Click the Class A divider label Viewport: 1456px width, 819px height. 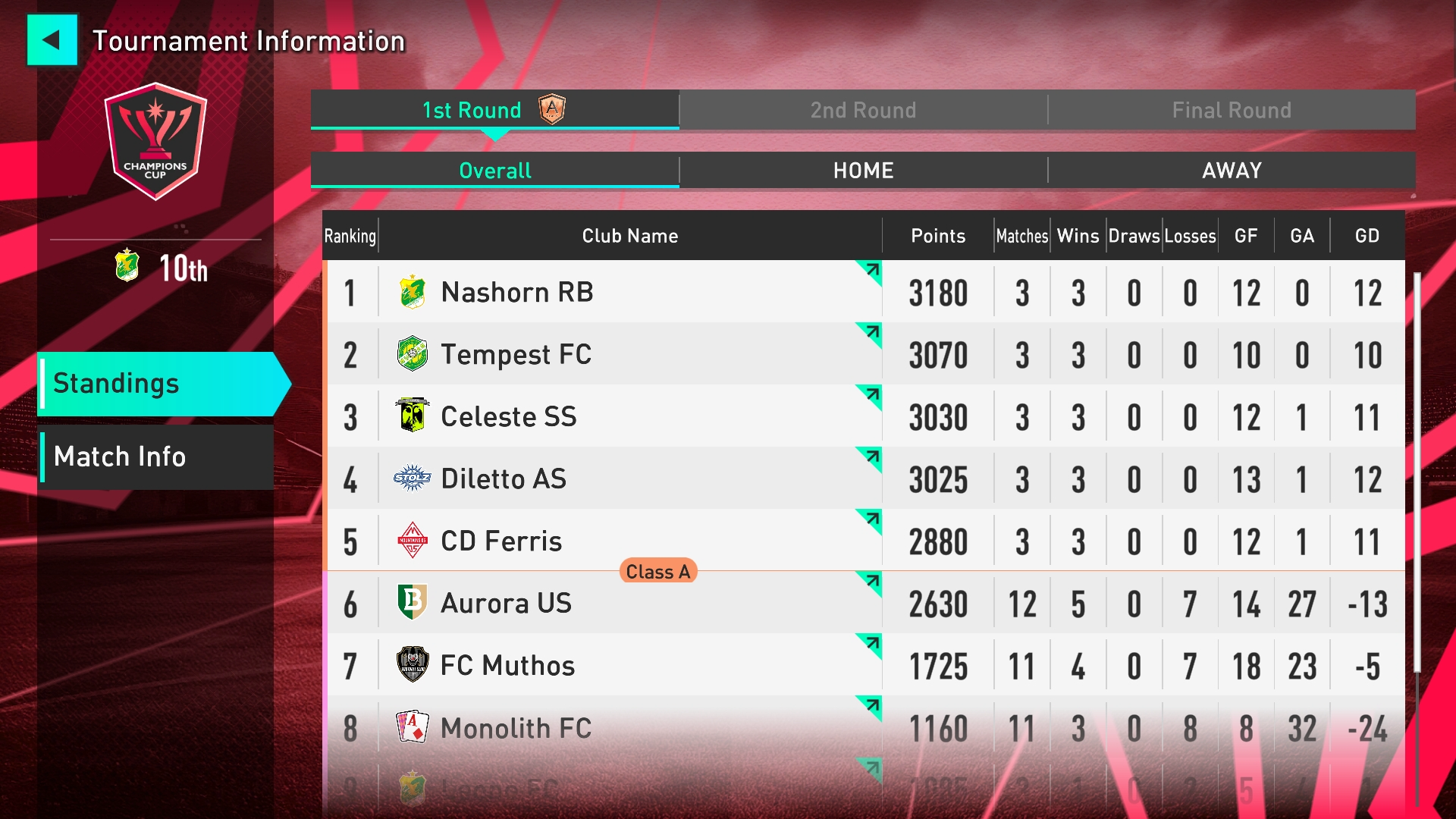coord(657,572)
